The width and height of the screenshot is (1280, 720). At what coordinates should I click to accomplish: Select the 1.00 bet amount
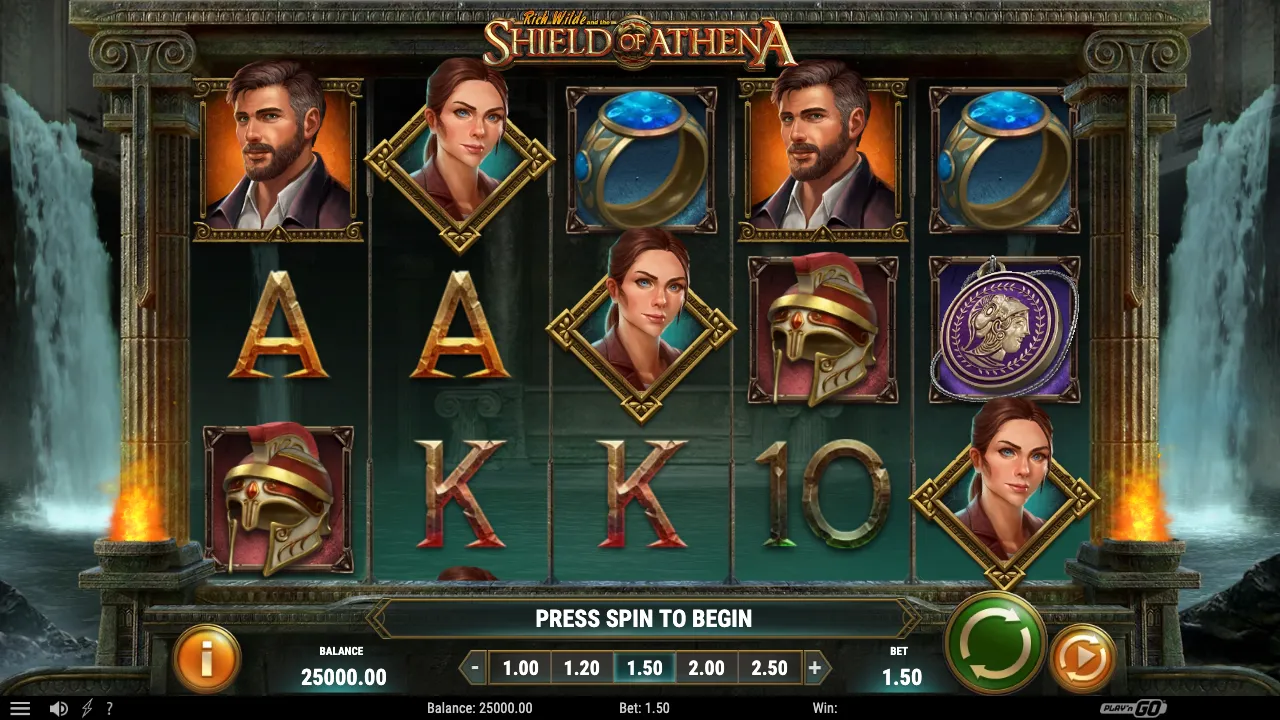tap(518, 666)
